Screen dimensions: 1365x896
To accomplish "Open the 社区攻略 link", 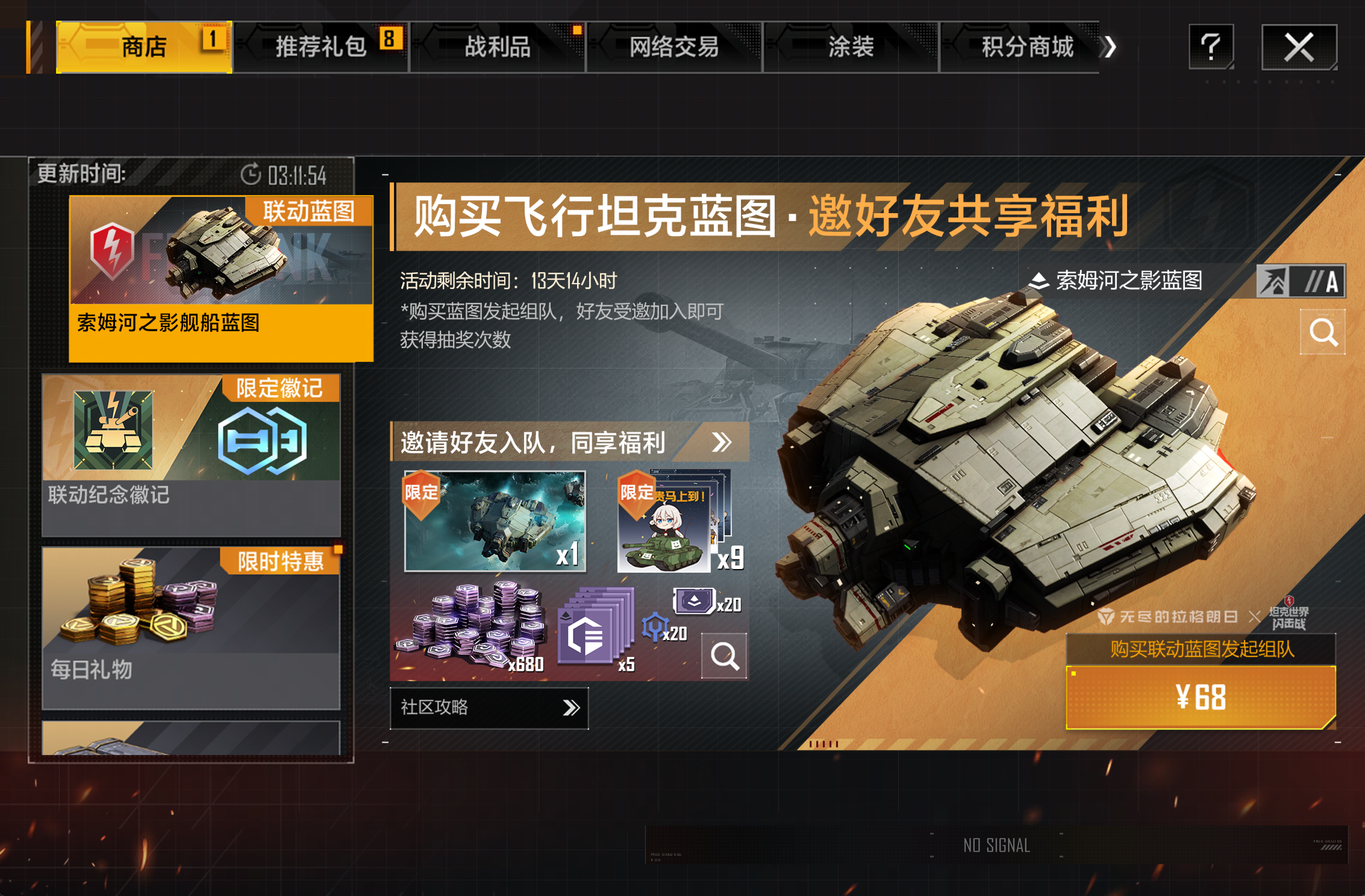I will coord(489,708).
